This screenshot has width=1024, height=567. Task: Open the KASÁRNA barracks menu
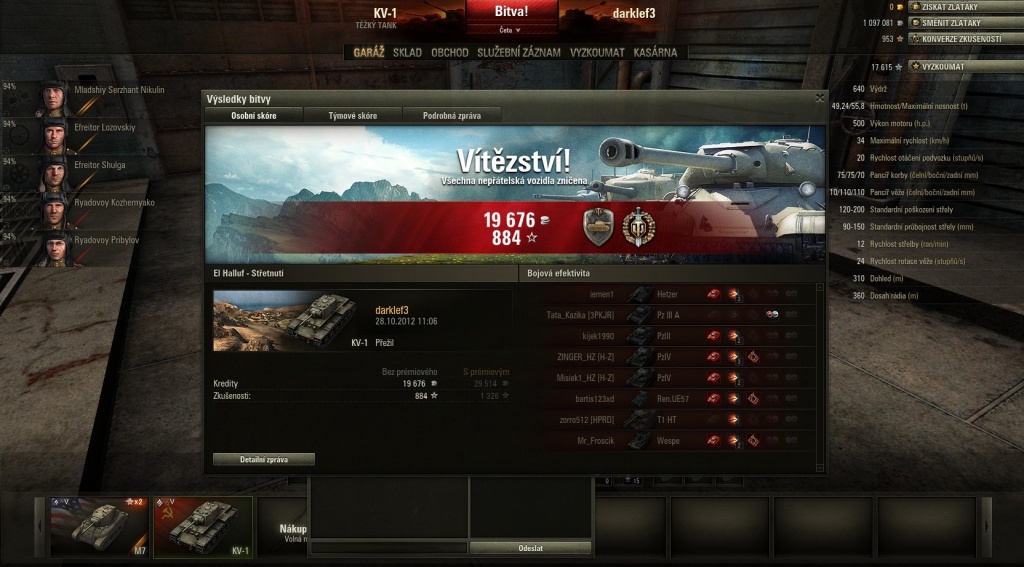coord(655,52)
